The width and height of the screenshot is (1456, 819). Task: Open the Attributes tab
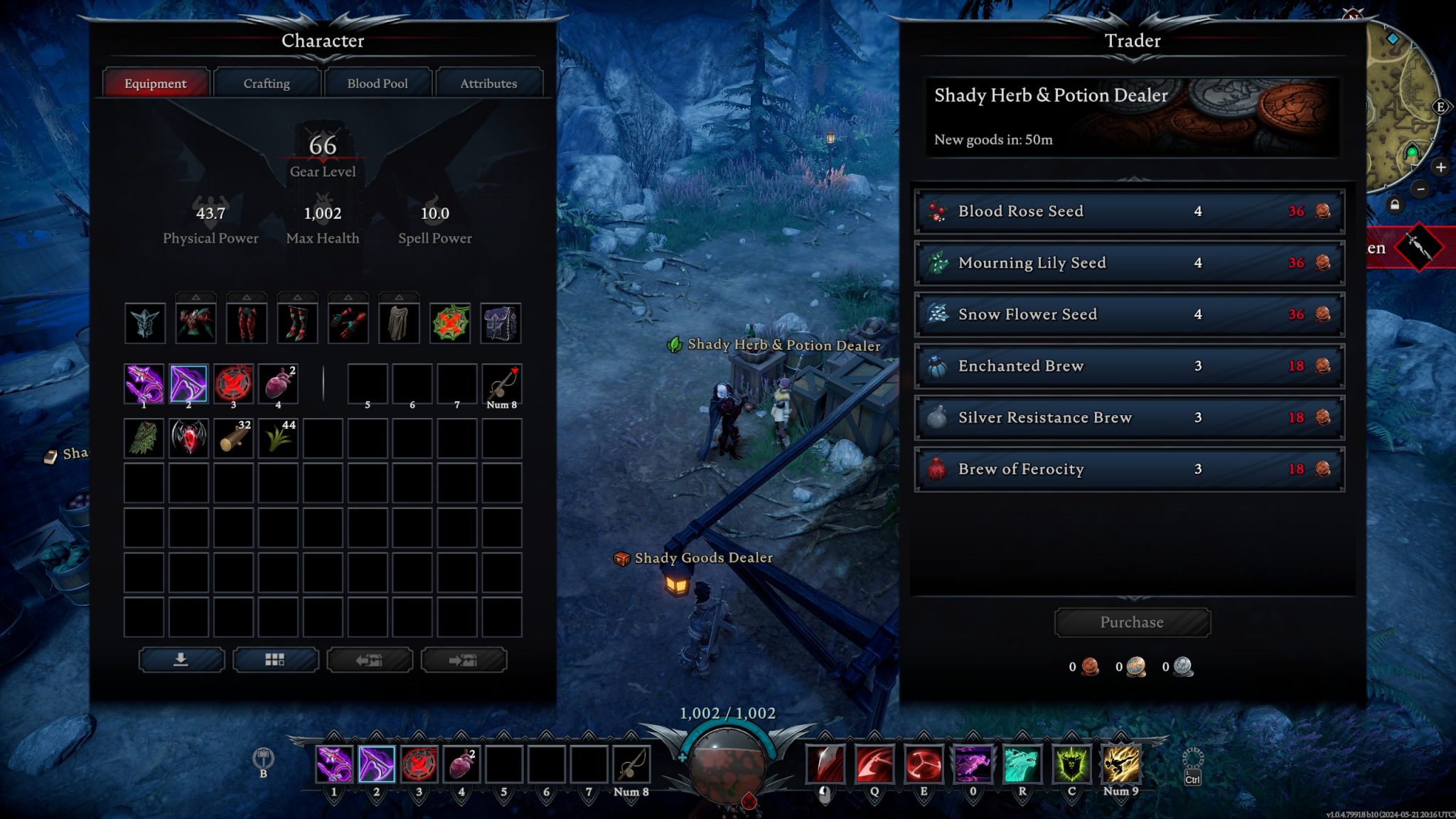point(489,83)
